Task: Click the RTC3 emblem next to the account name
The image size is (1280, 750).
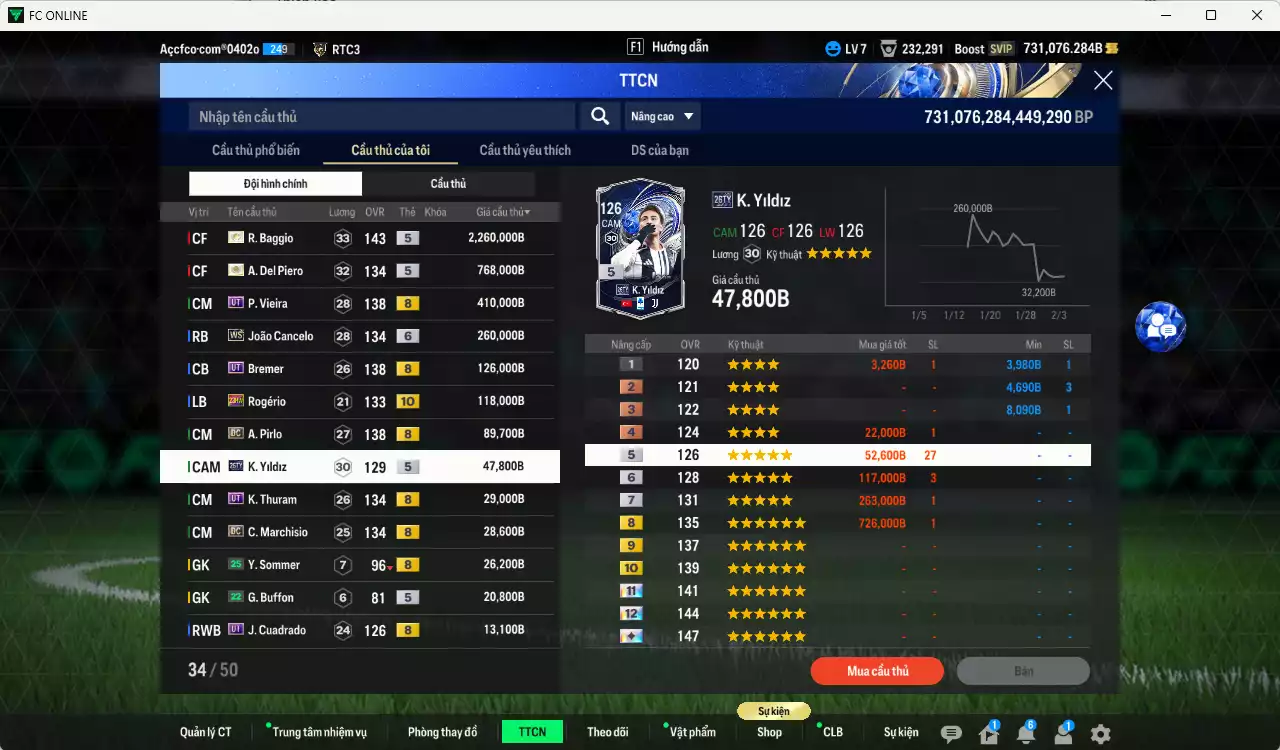Action: (318, 47)
